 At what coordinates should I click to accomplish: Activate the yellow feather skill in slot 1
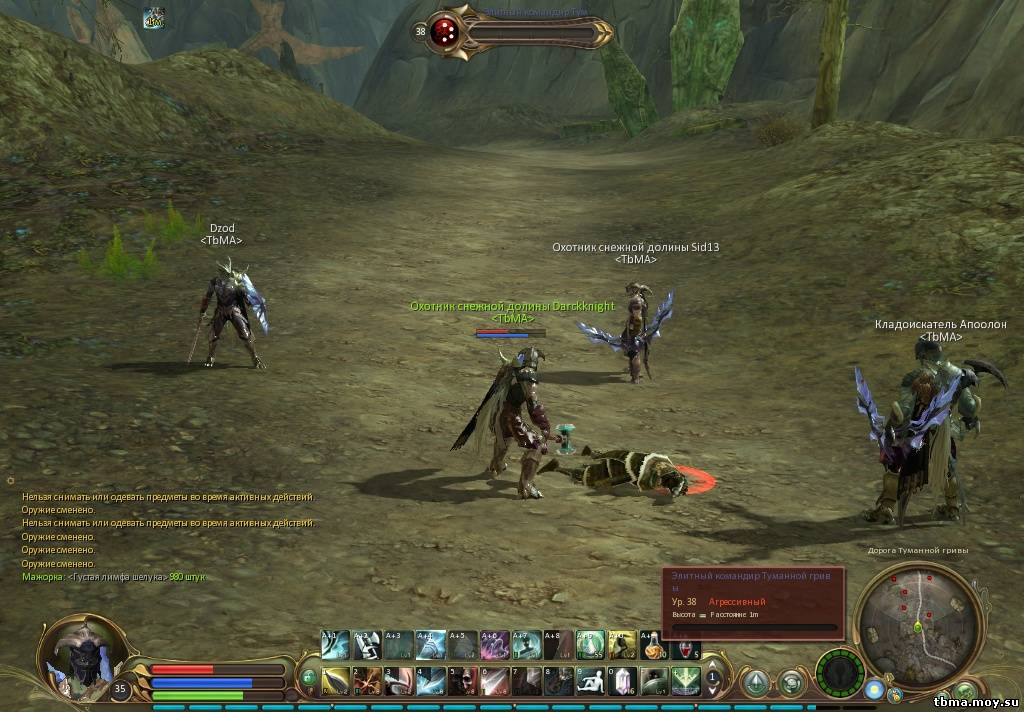tap(336, 681)
